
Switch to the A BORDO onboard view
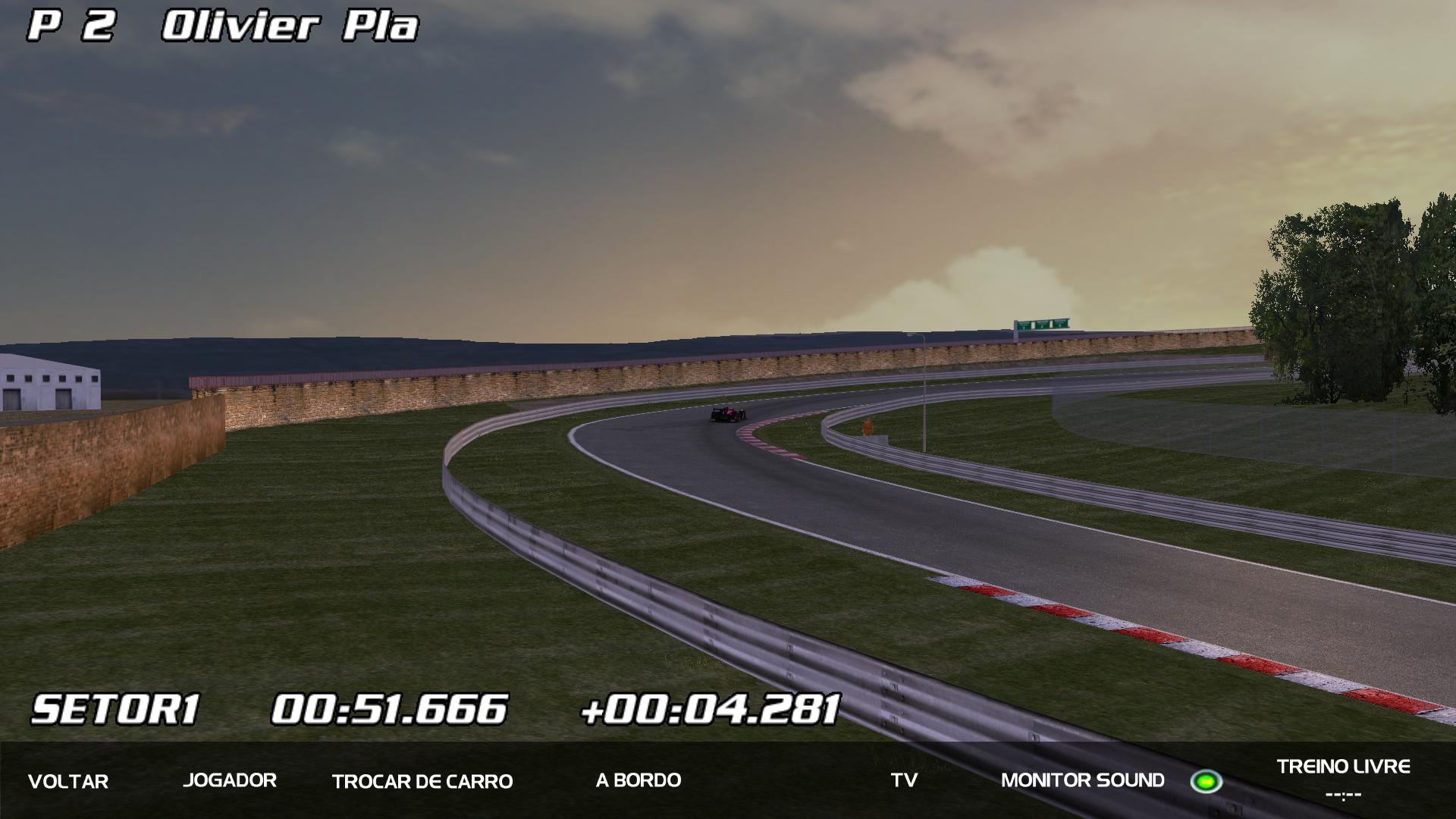tap(639, 780)
